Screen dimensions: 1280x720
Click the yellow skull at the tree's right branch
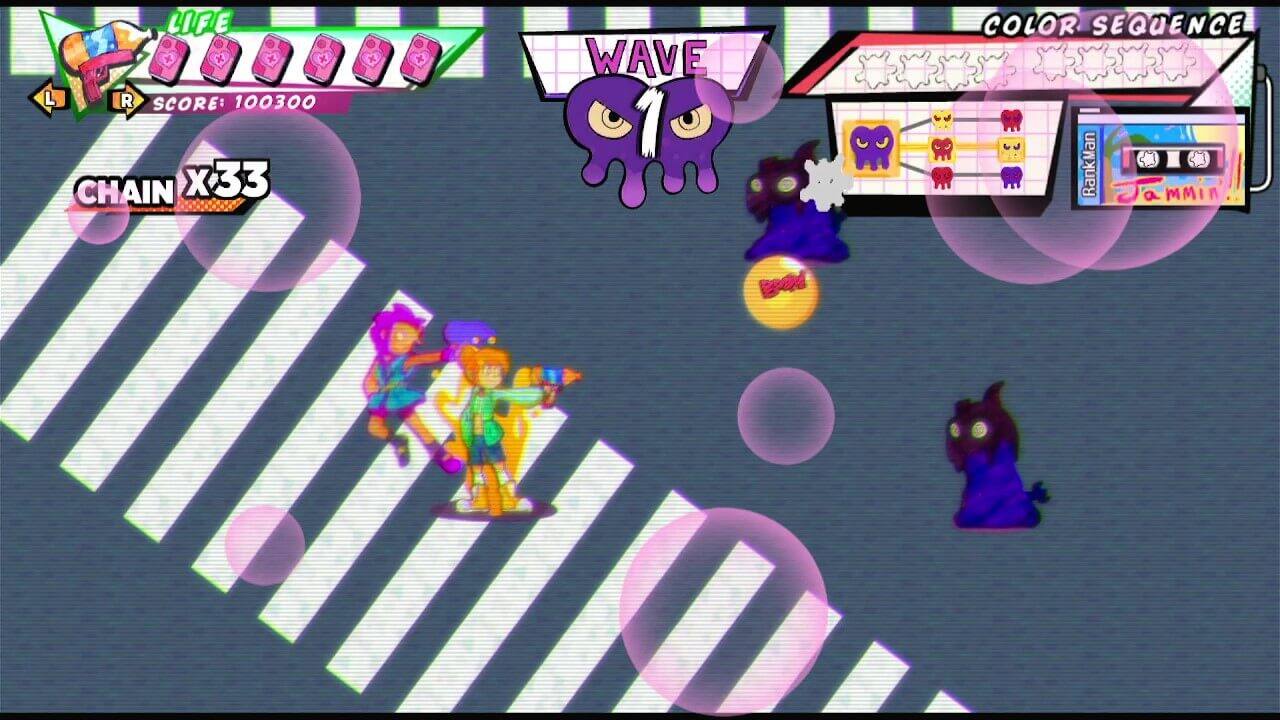(1010, 148)
